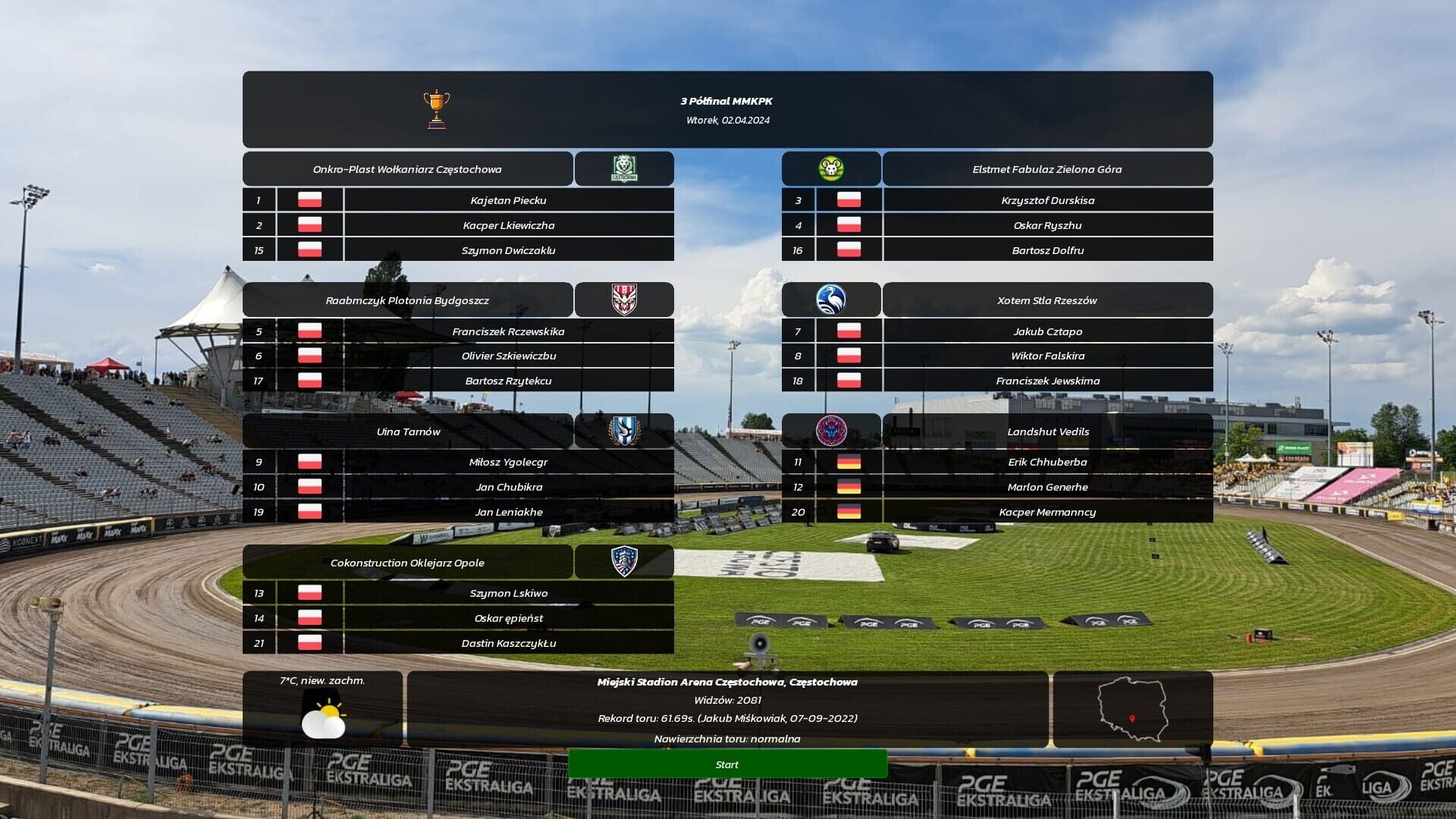Click rider number 19 Jan Leniakhe
Screen dimensions: 1456x819
point(510,512)
